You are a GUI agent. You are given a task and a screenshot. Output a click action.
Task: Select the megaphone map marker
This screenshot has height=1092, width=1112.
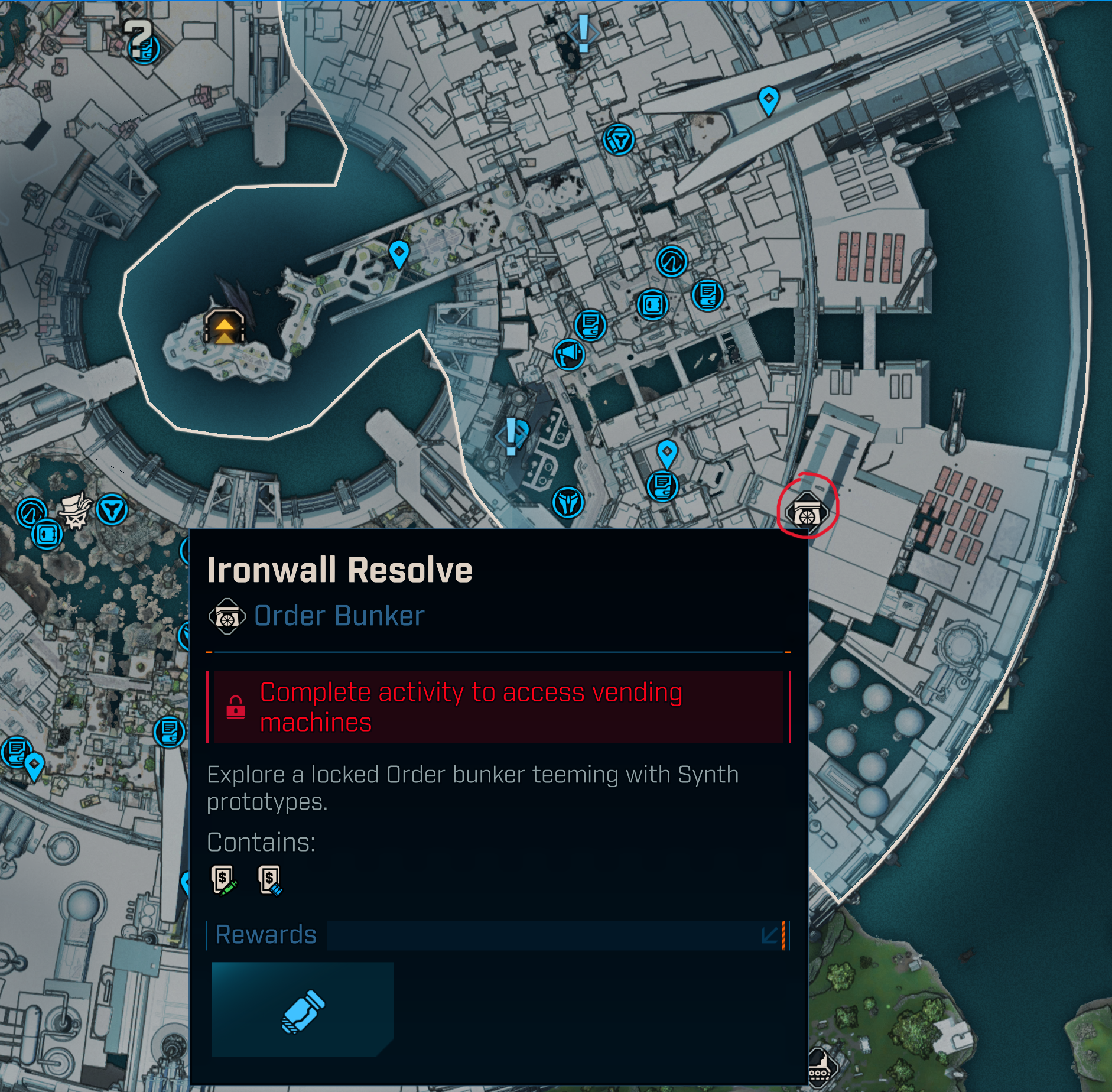pos(569,355)
